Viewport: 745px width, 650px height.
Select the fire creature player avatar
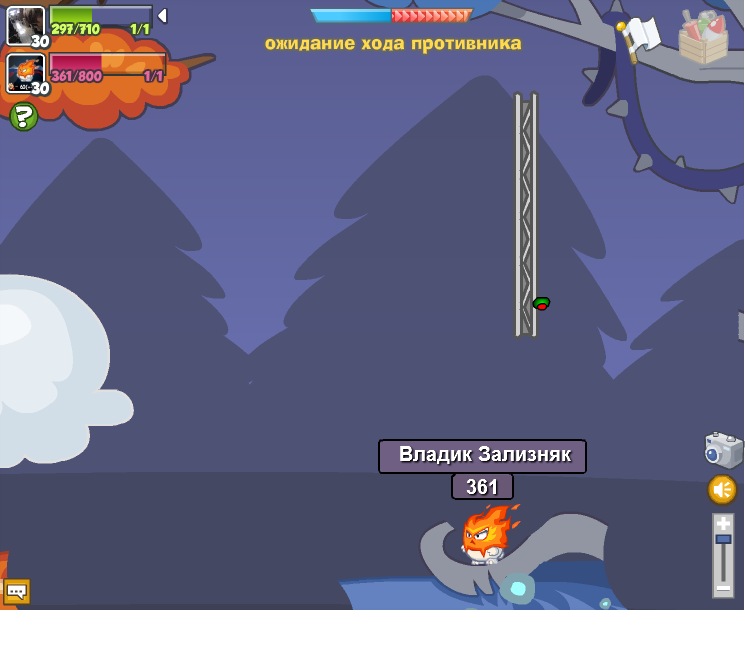pos(25,73)
